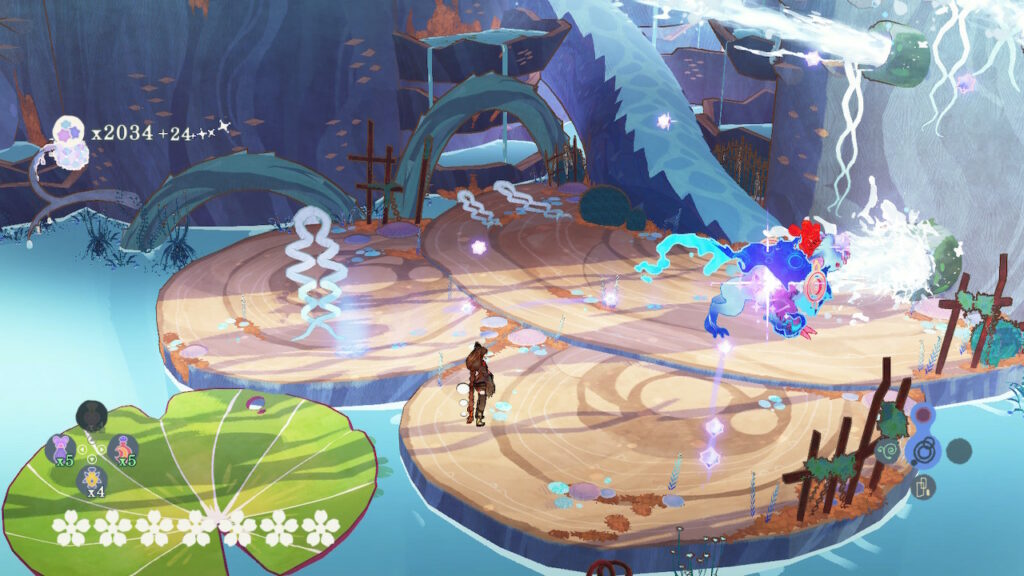
Task: Click the plain grey circle ability slot
Action: tap(959, 450)
